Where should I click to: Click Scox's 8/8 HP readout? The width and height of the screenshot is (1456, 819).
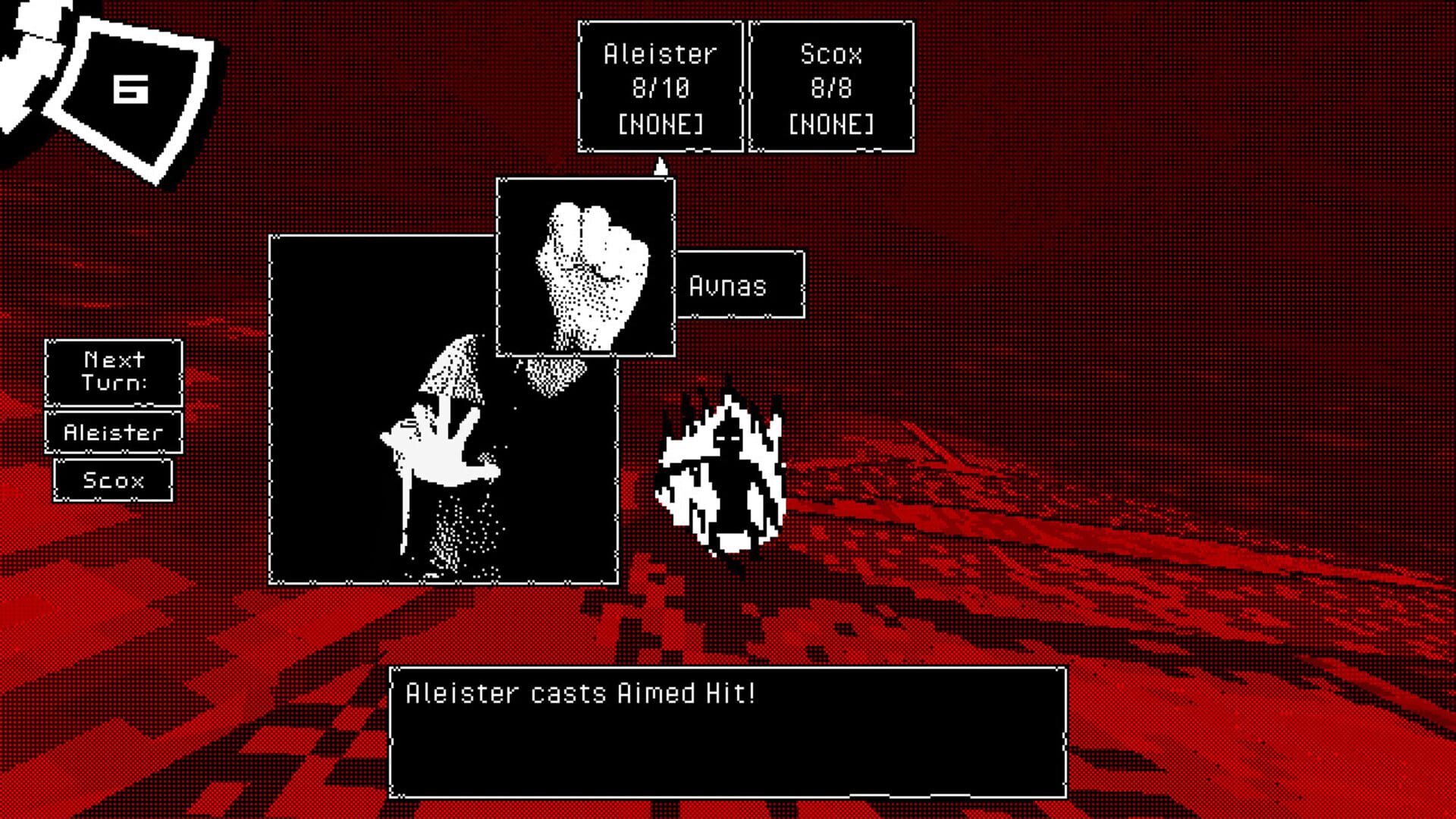[x=830, y=87]
